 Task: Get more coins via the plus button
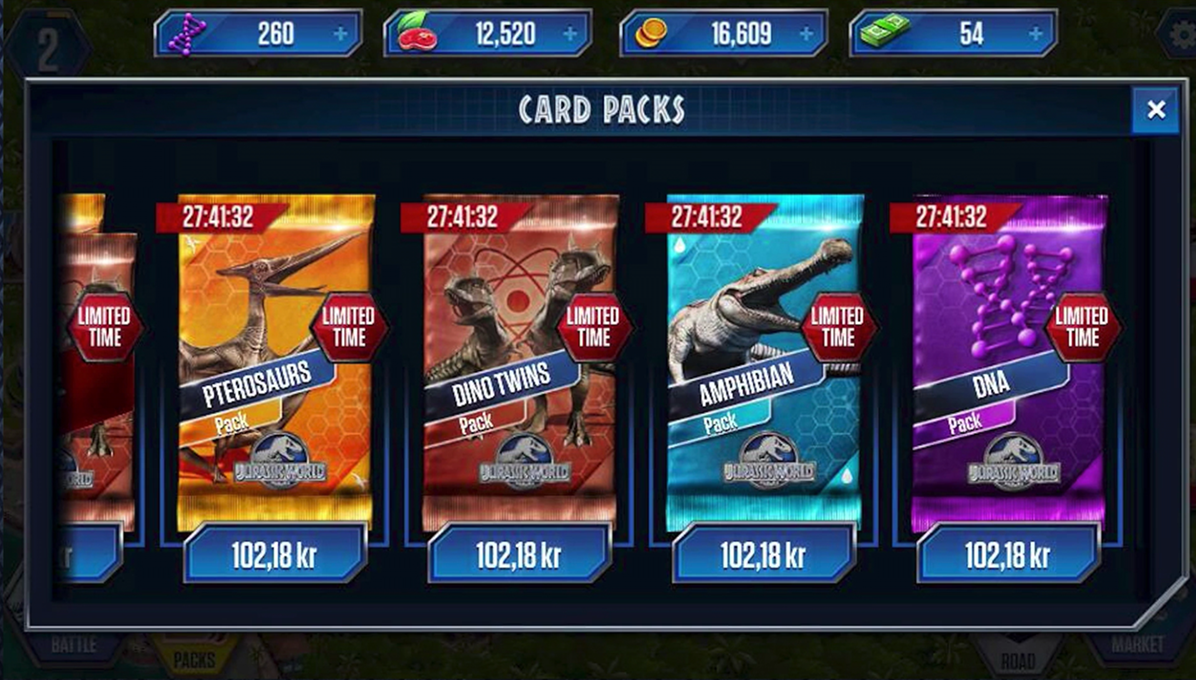click(x=805, y=34)
